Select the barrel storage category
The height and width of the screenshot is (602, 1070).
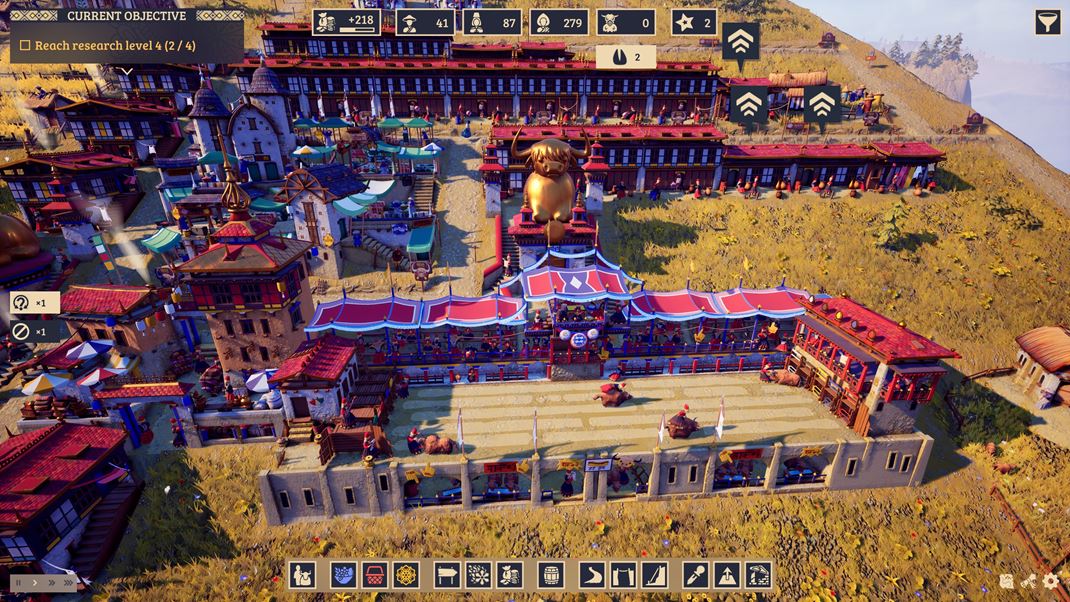(x=551, y=575)
